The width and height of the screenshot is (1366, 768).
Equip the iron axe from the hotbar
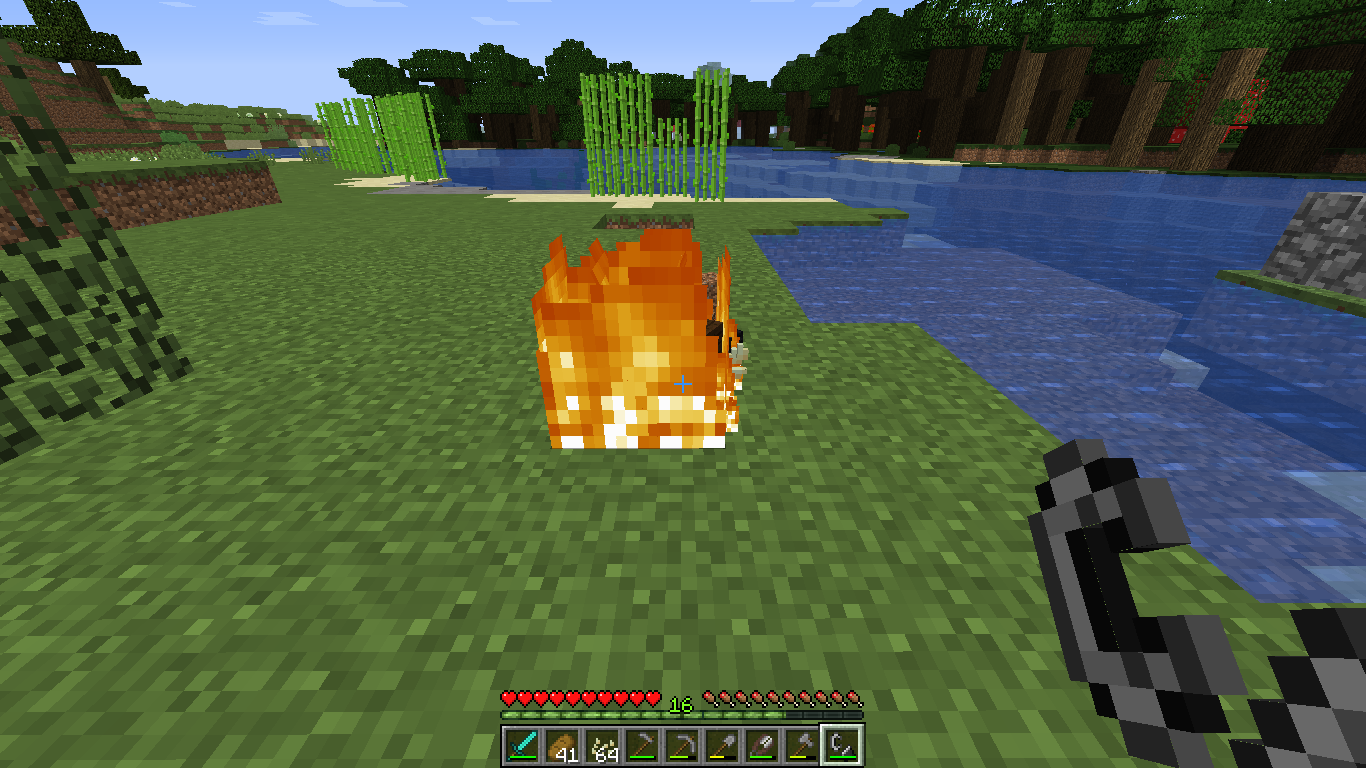coord(802,746)
